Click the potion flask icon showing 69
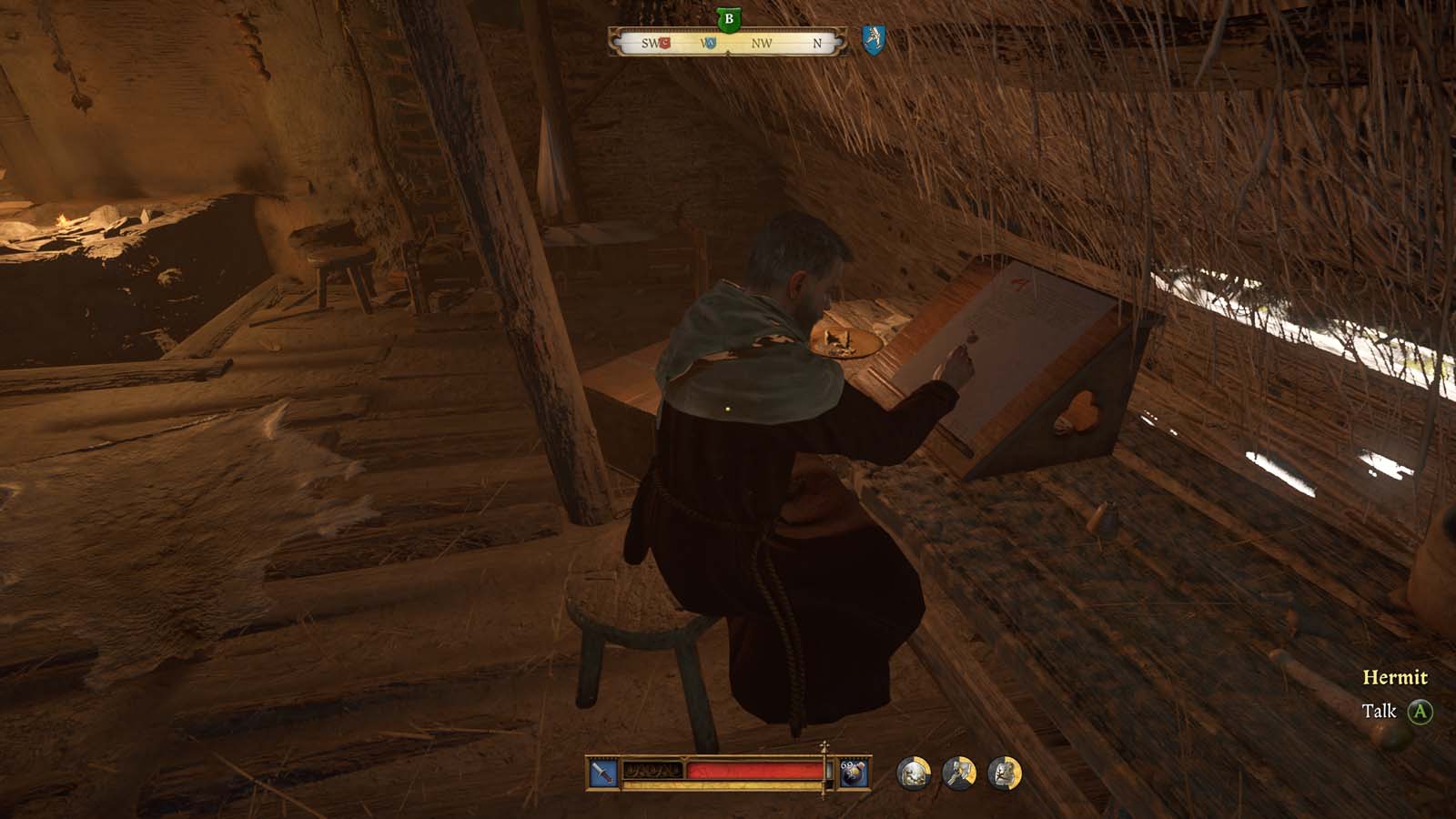Image resolution: width=1456 pixels, height=819 pixels. pos(854,773)
